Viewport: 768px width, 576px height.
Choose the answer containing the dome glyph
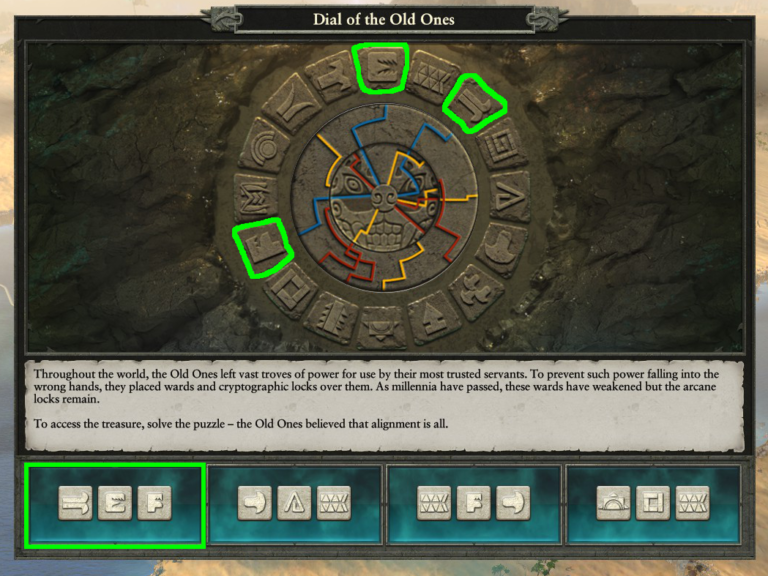click(x=653, y=505)
